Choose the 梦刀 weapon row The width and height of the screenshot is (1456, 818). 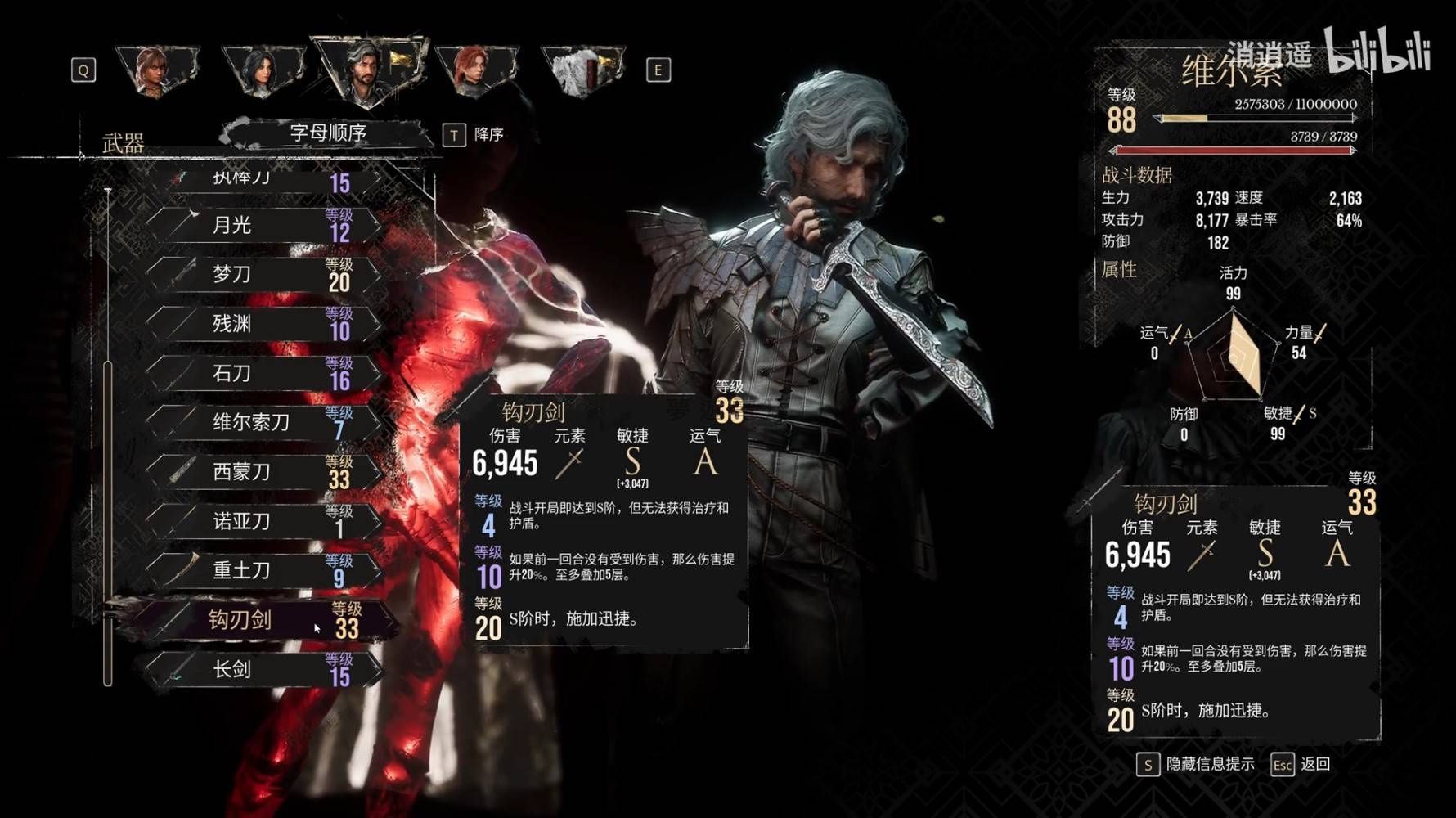tap(262, 275)
